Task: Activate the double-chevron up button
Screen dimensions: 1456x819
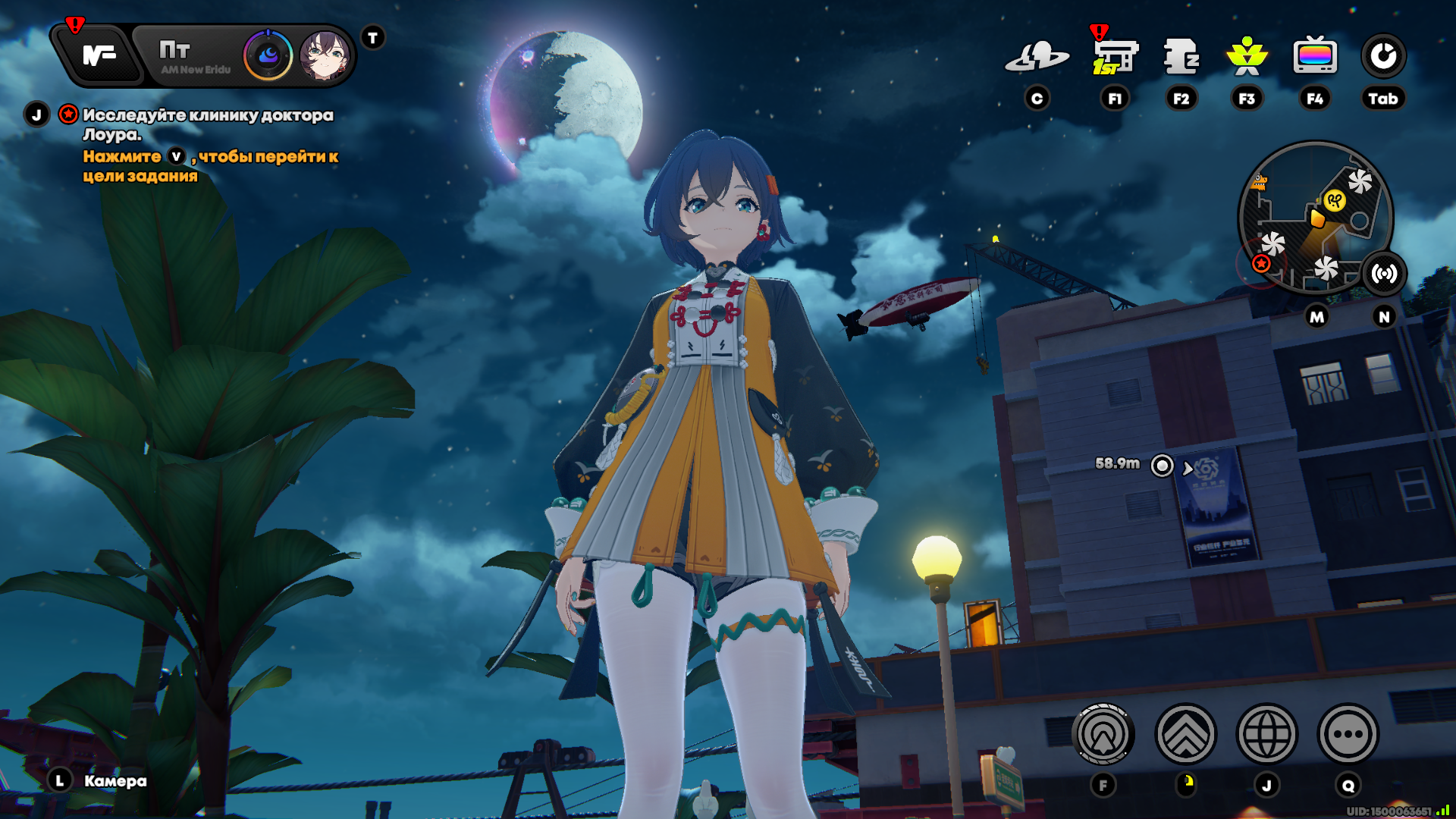Action: click(x=1185, y=734)
